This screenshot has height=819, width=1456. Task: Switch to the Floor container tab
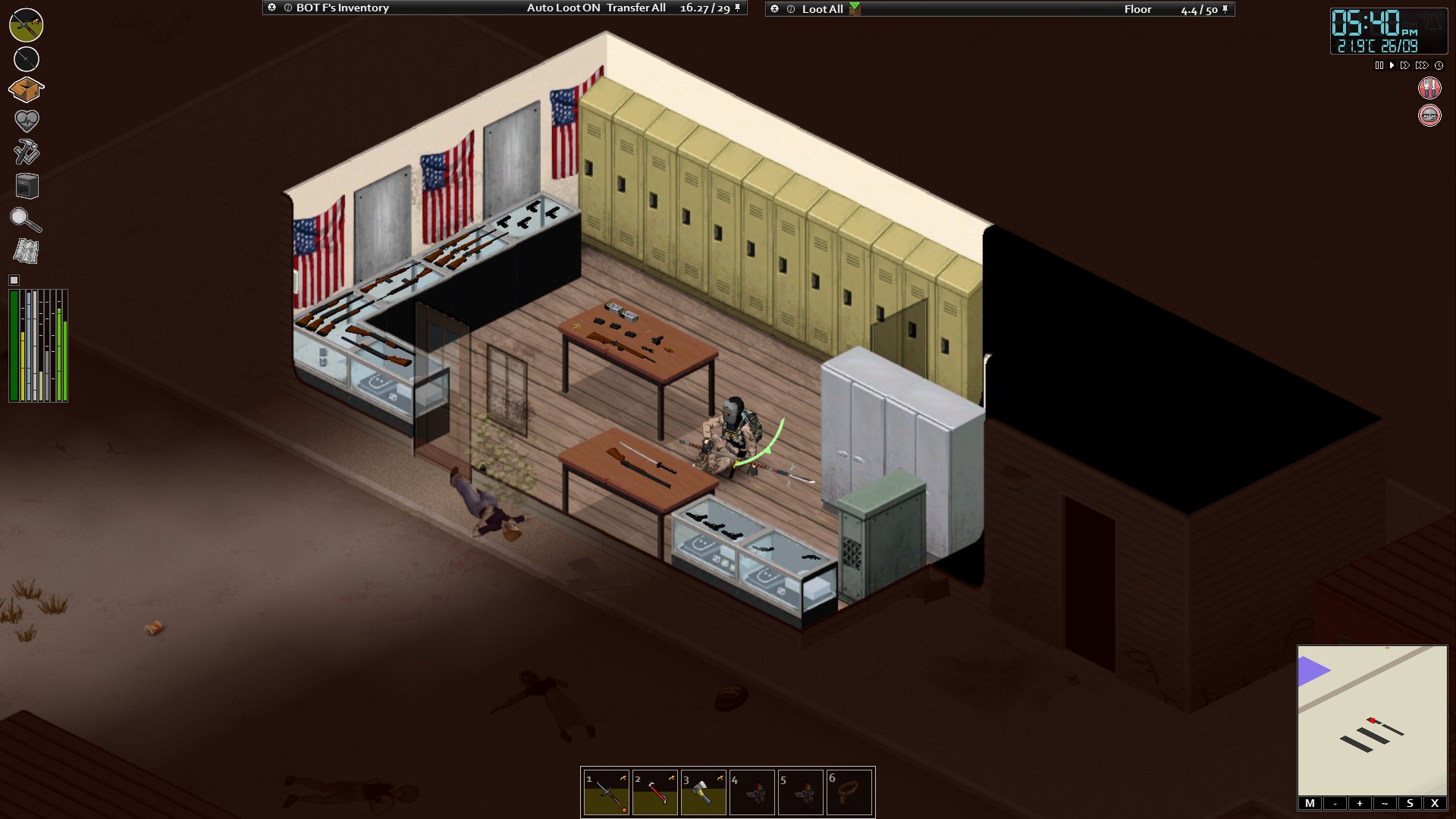pos(1137,9)
